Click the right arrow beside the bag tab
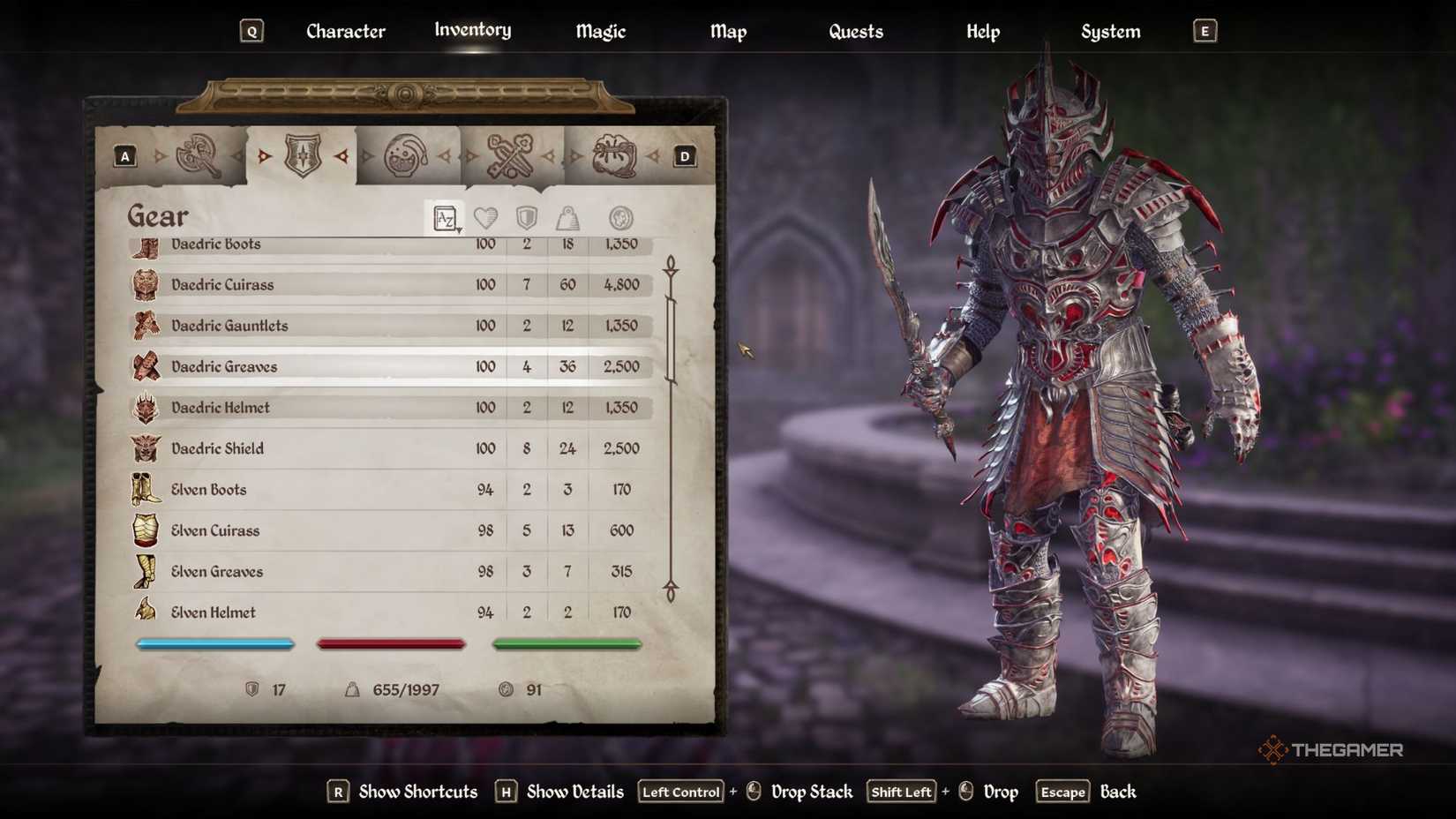 coord(653,156)
